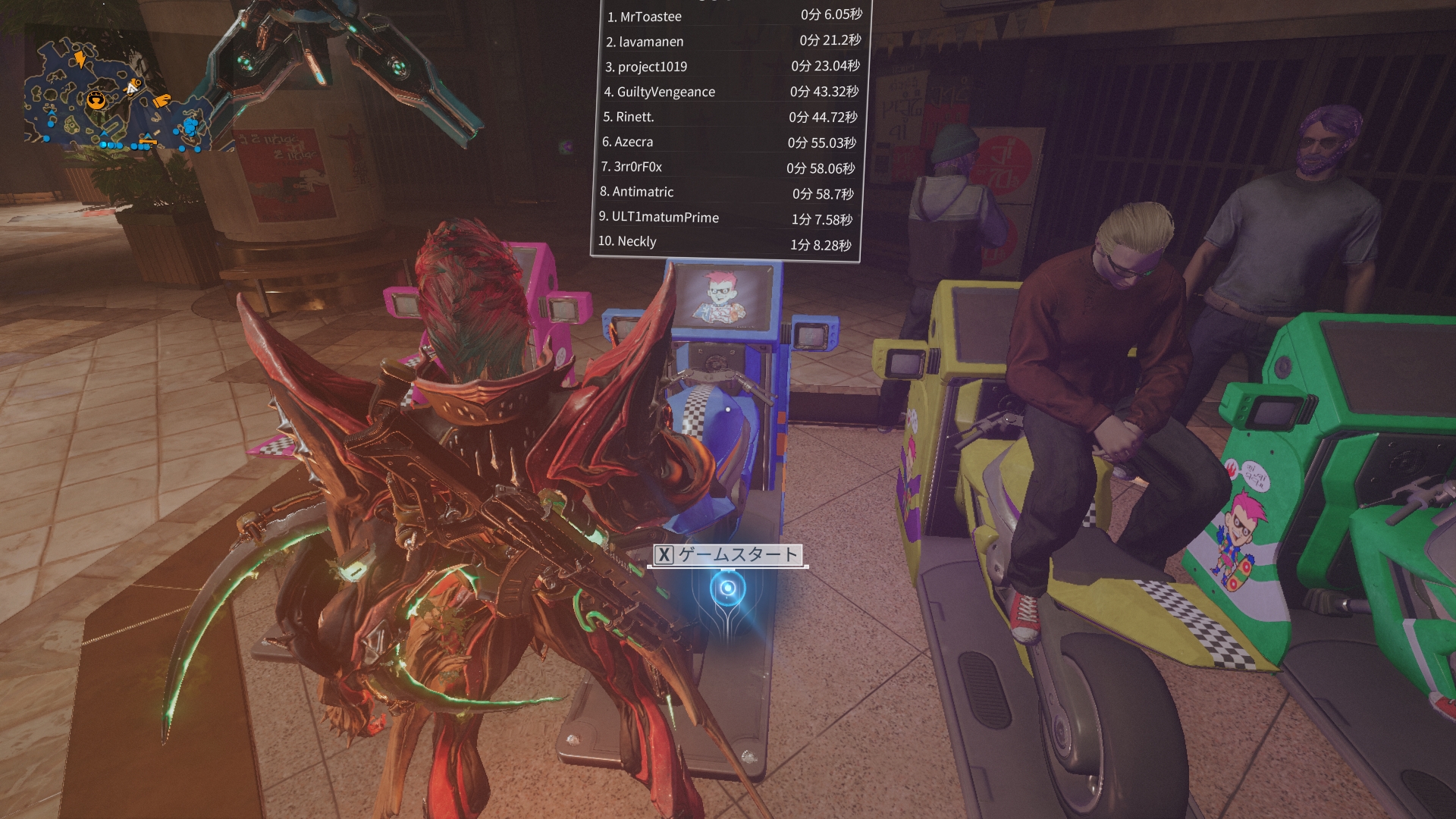Select ULT1matumPrime on the leaderboard
The height and width of the screenshot is (819, 1456).
pyautogui.click(x=726, y=218)
